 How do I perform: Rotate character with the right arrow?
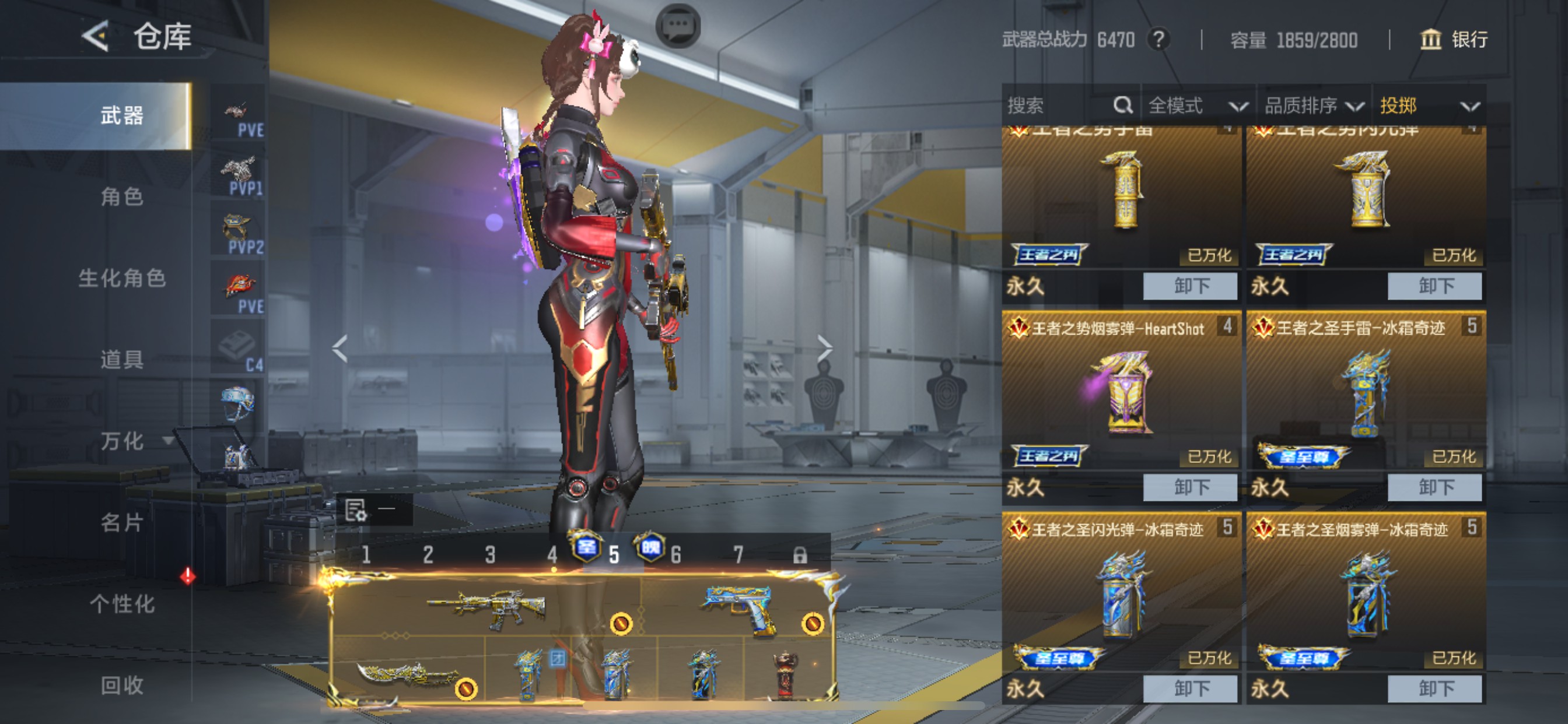[825, 348]
